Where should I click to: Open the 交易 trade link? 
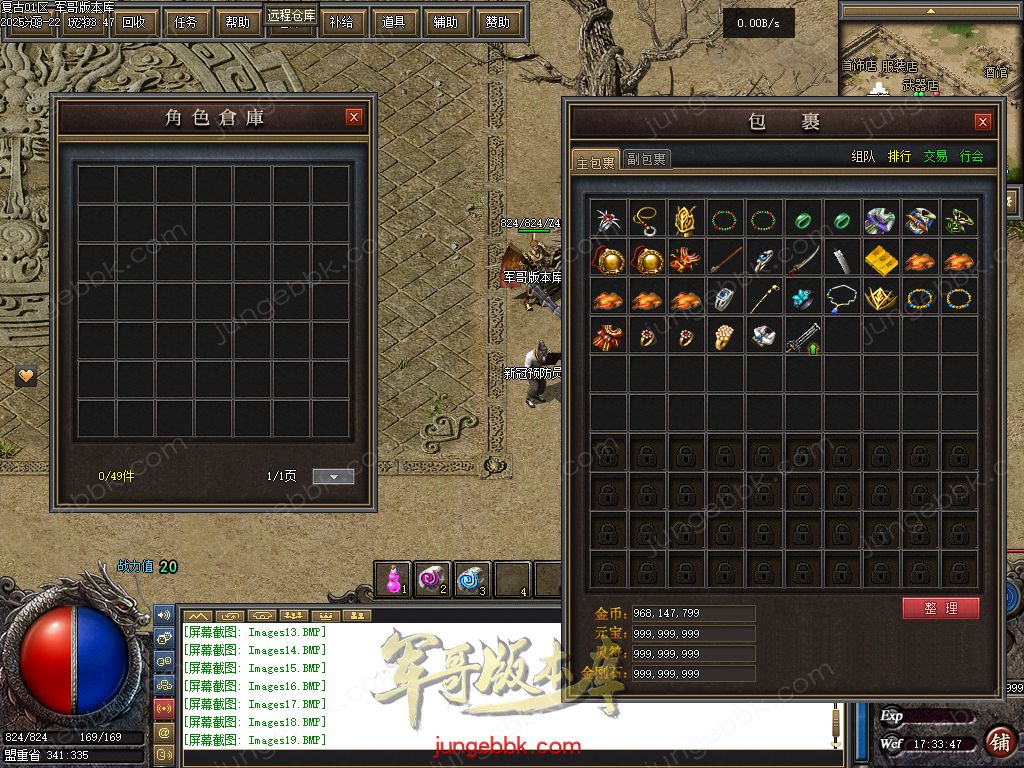point(935,156)
